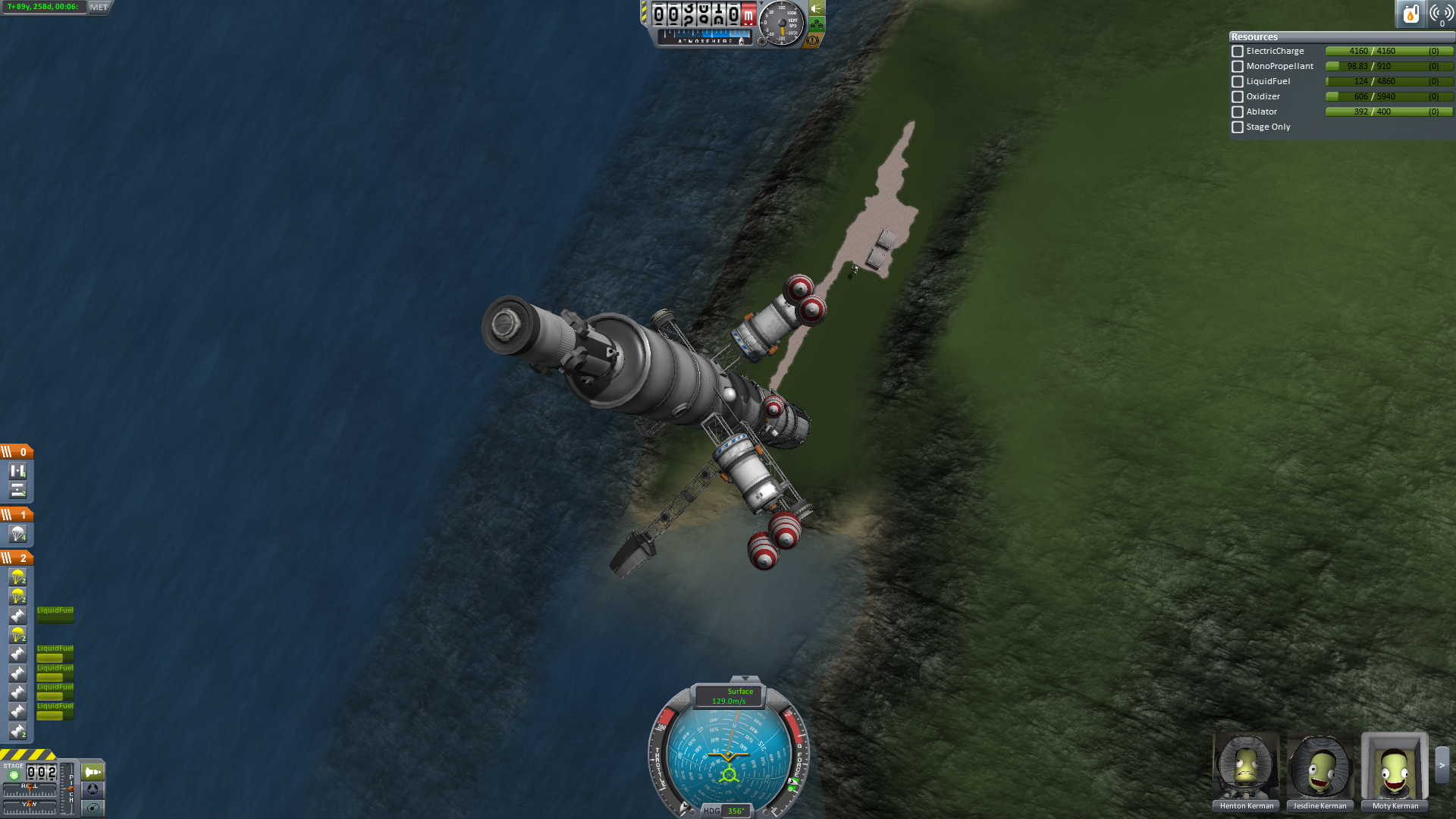Expand the crew portraits with the arrow
The width and height of the screenshot is (1456, 819).
pos(1442,765)
